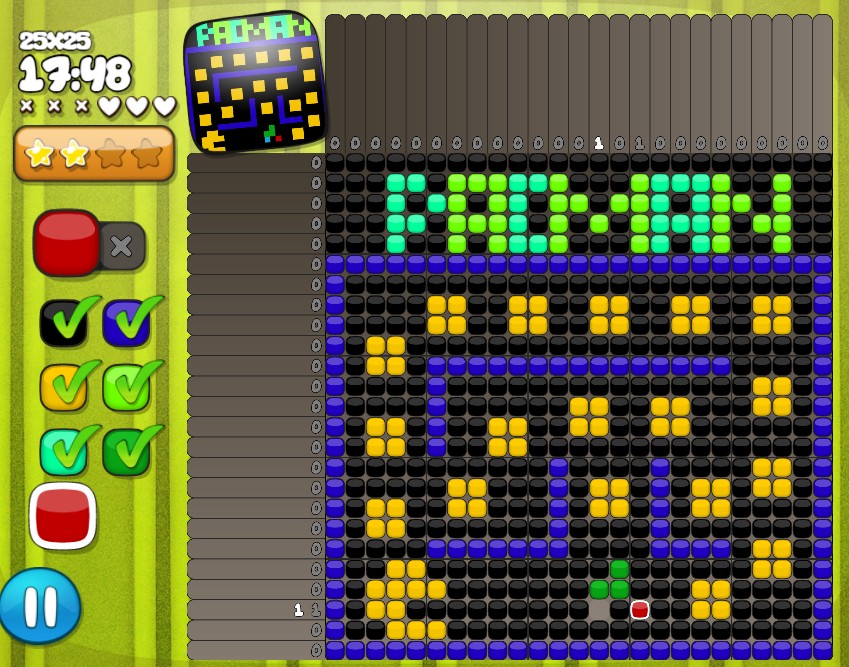Image resolution: width=849 pixels, height=667 pixels.
Task: Click the red tile on the board
Action: tap(640, 609)
